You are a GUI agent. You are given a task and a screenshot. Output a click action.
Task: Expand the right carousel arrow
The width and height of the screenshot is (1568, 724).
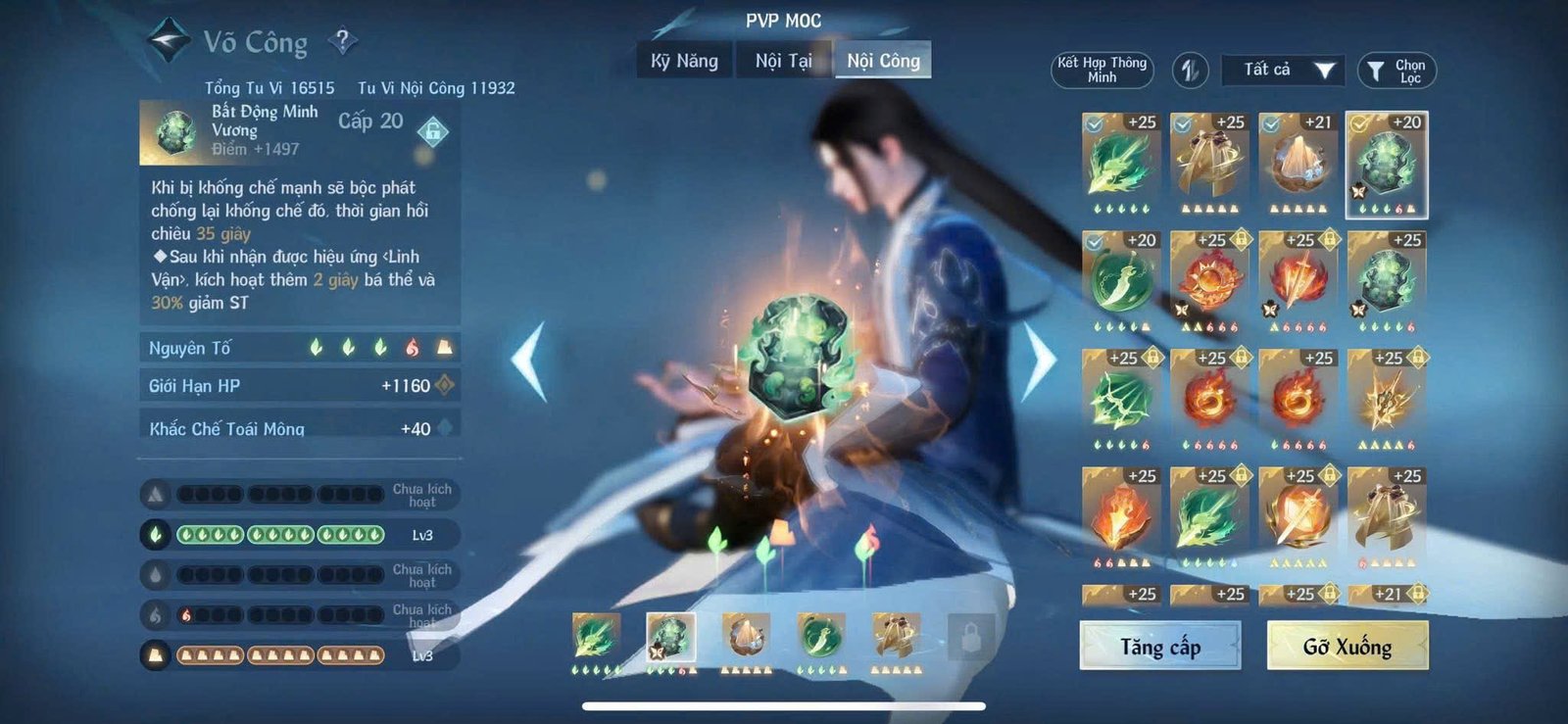pyautogui.click(x=1041, y=362)
